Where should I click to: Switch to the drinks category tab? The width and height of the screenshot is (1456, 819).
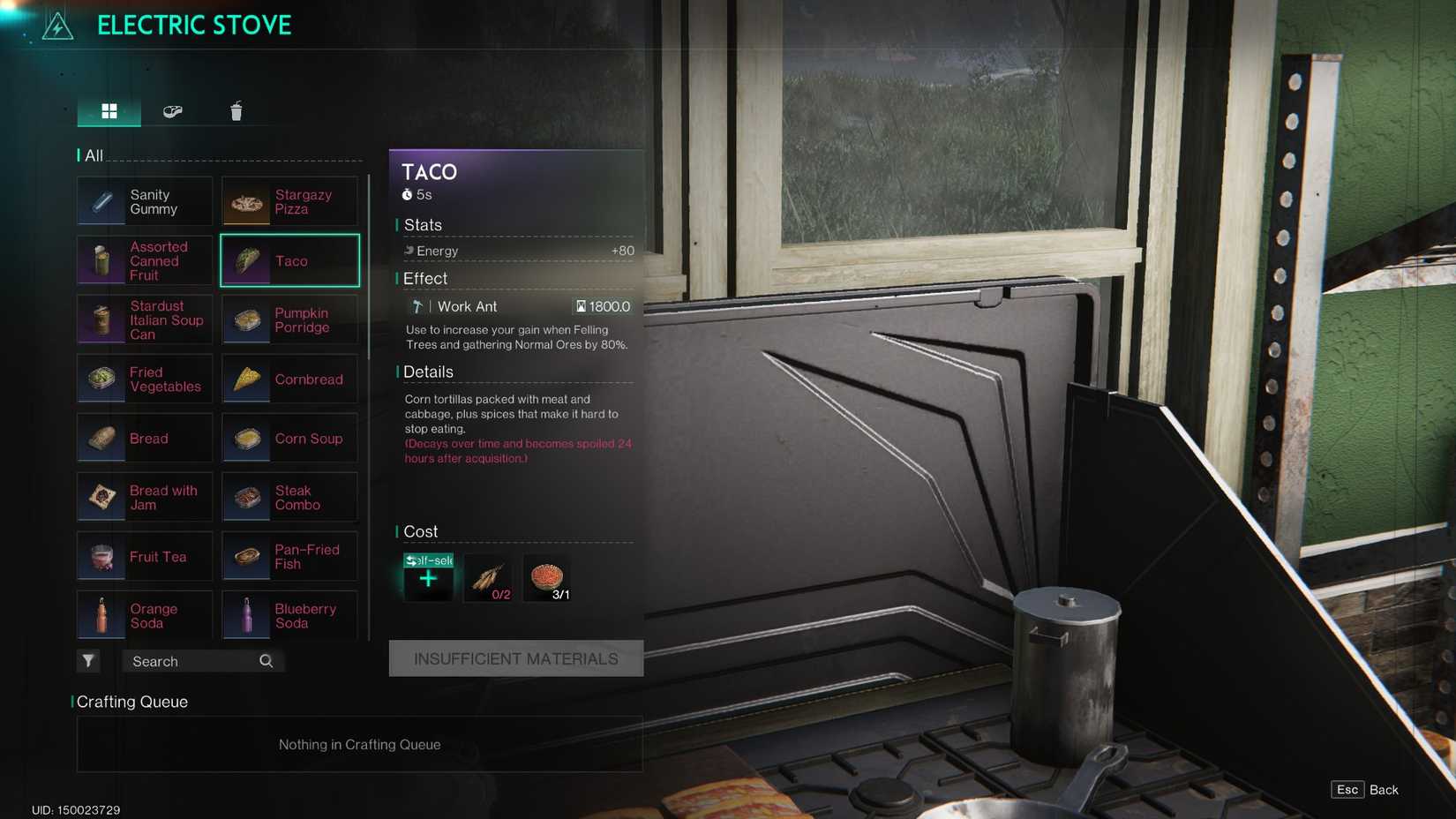[x=234, y=110]
